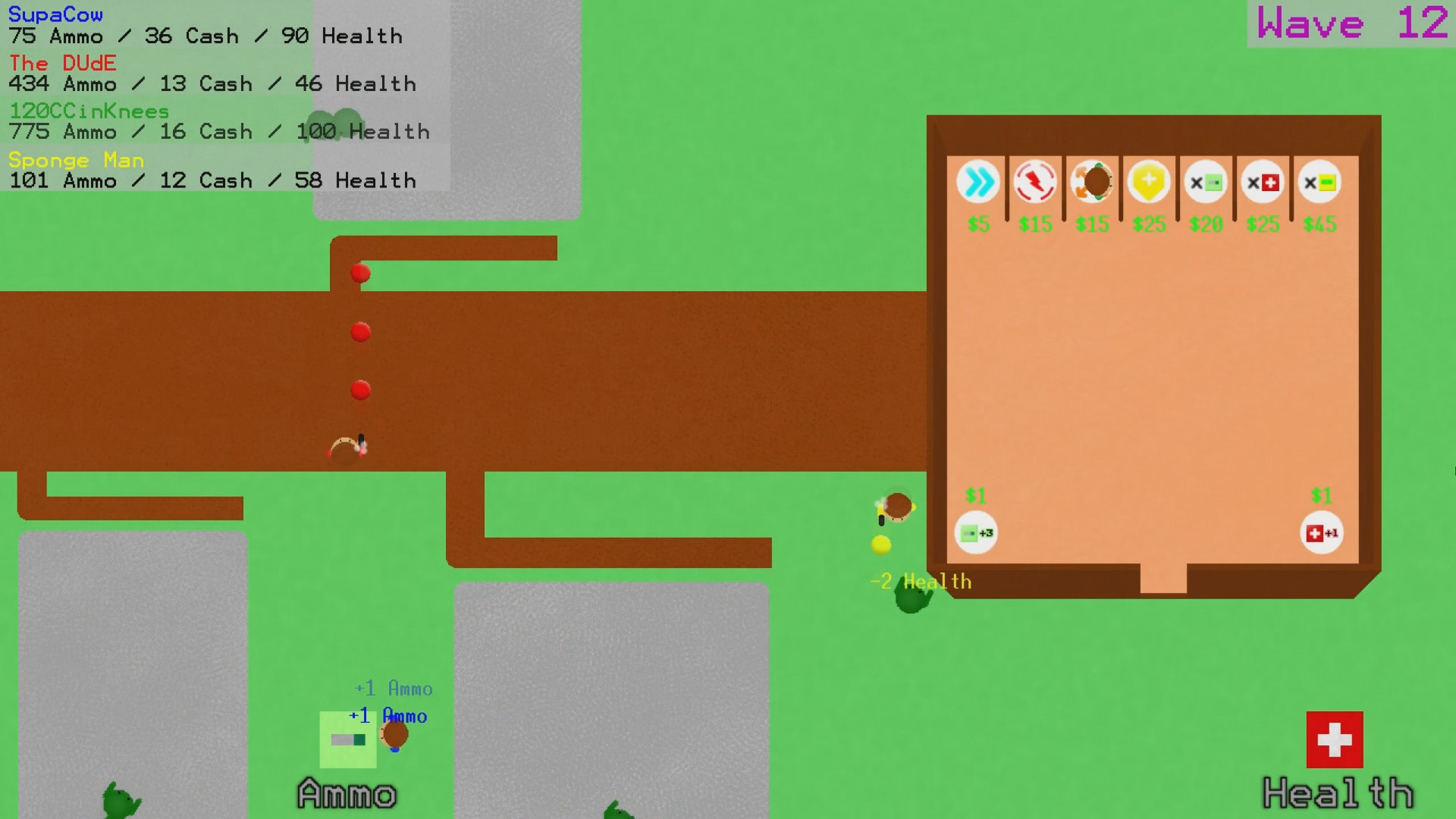Purchase the $20 ammo multiplier upgrade
1456x819 pixels.
[x=1206, y=182]
